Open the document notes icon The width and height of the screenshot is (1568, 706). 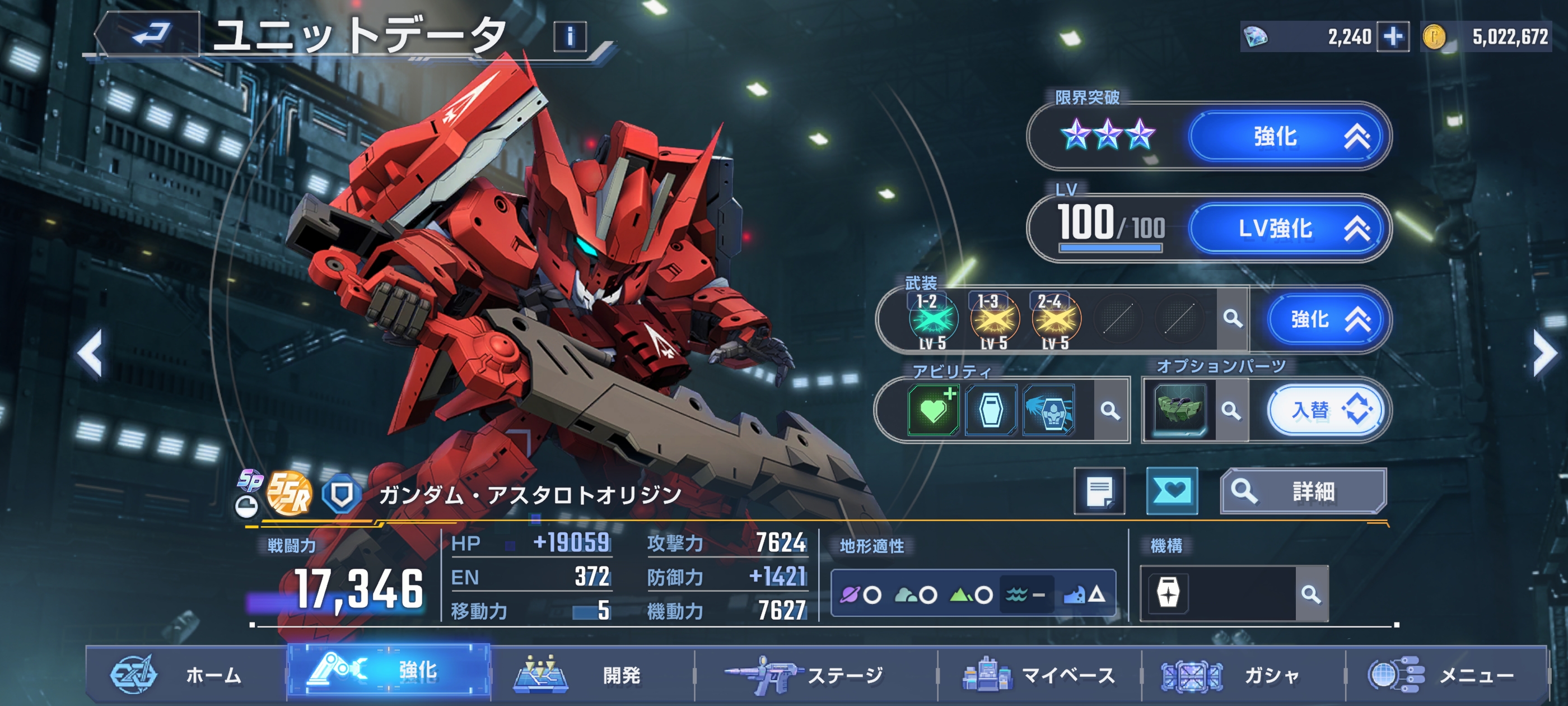pos(1099,491)
